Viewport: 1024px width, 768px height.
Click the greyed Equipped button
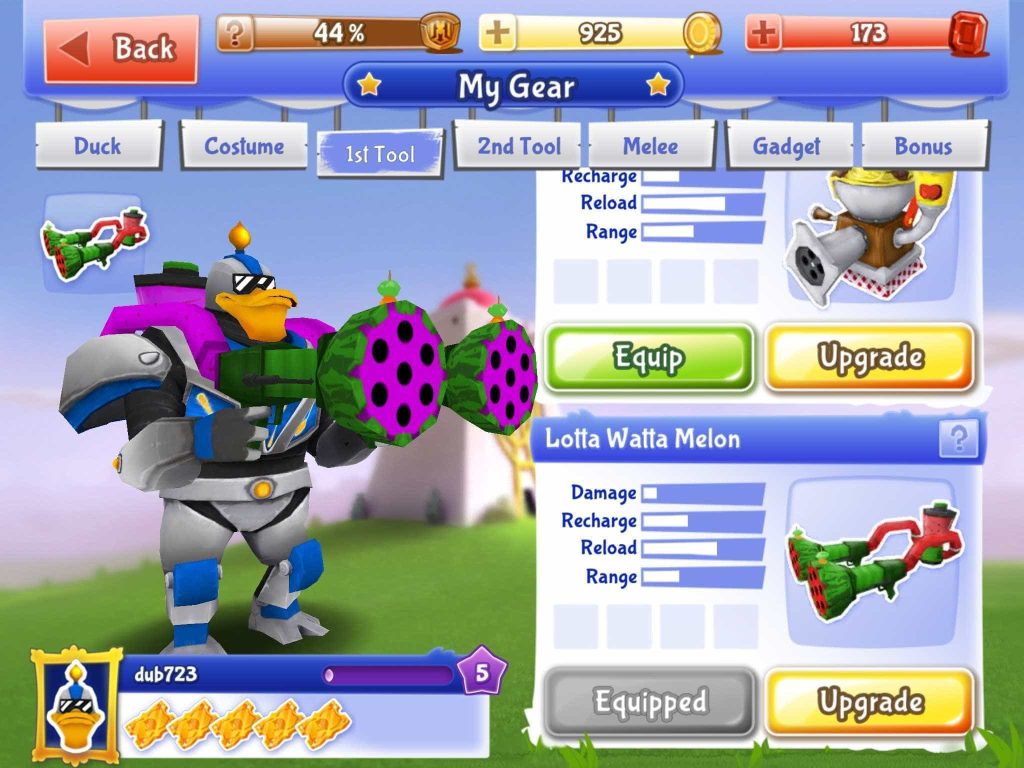pos(649,702)
